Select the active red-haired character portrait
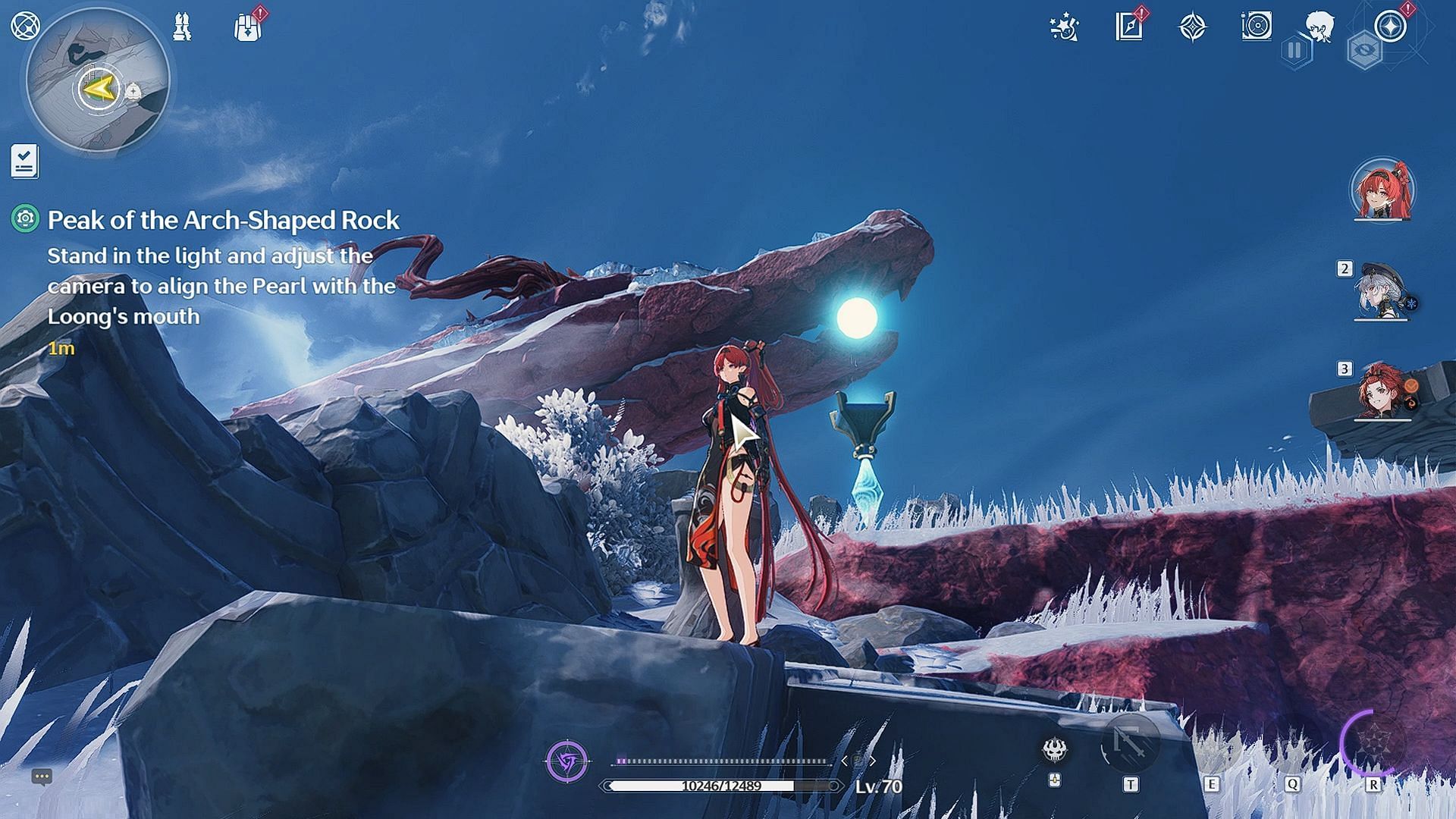The image size is (1456, 819). 1382,190
